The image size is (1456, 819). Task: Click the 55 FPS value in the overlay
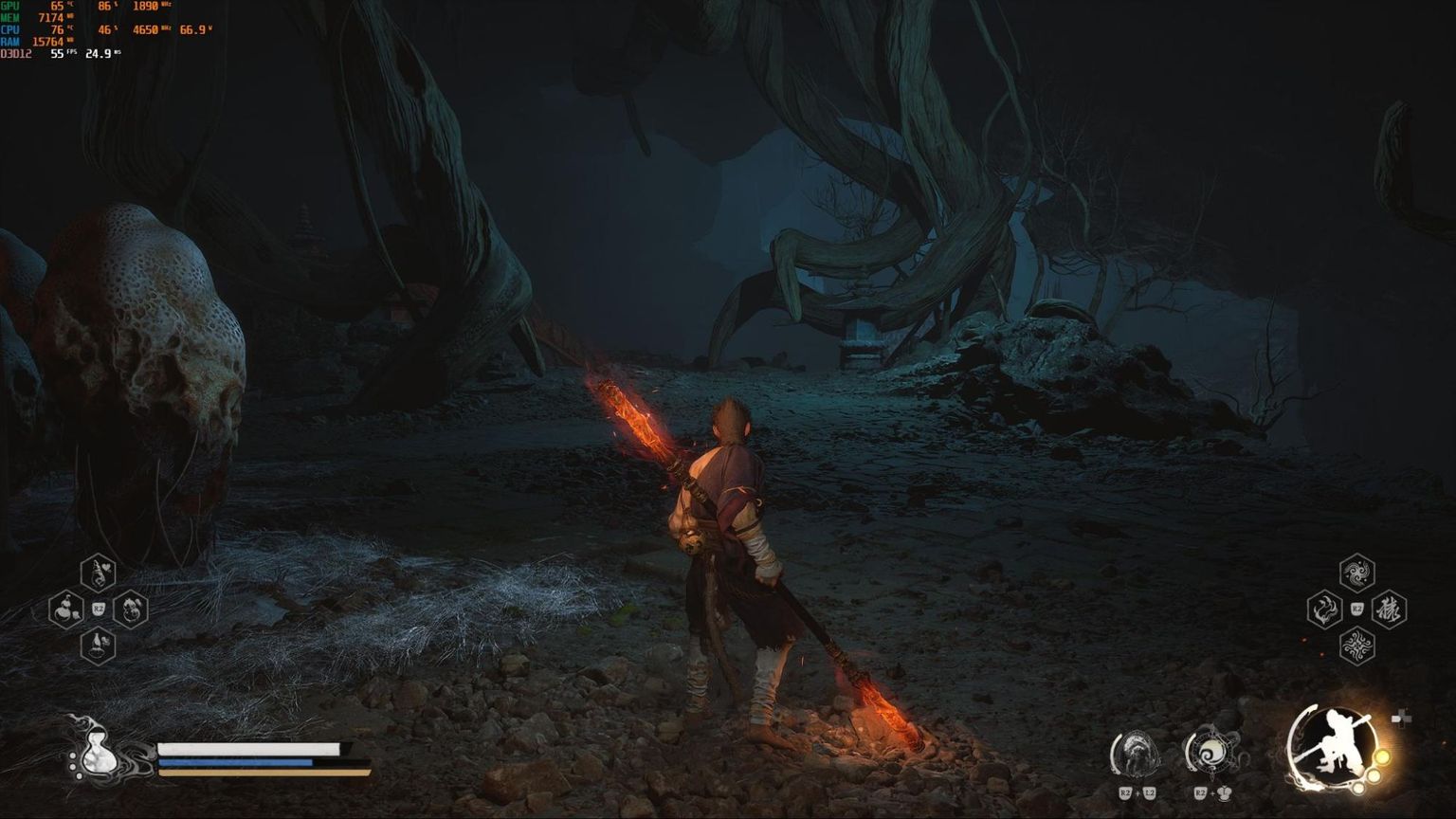55,54
